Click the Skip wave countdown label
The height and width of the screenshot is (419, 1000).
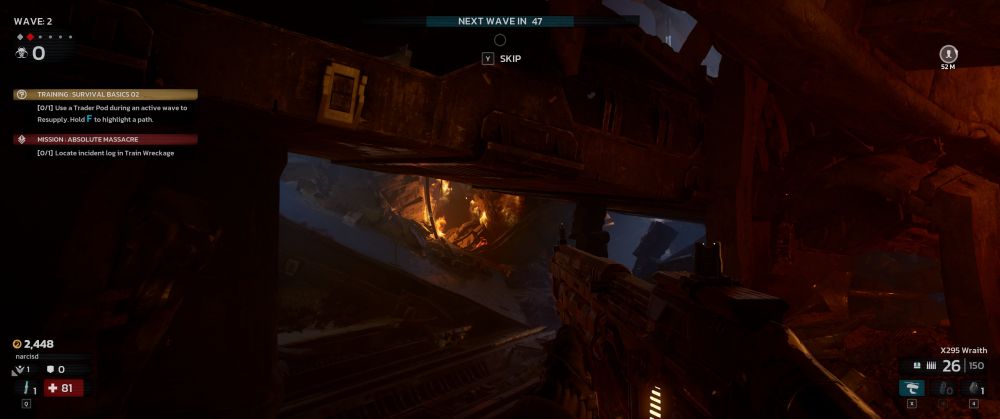click(x=510, y=58)
